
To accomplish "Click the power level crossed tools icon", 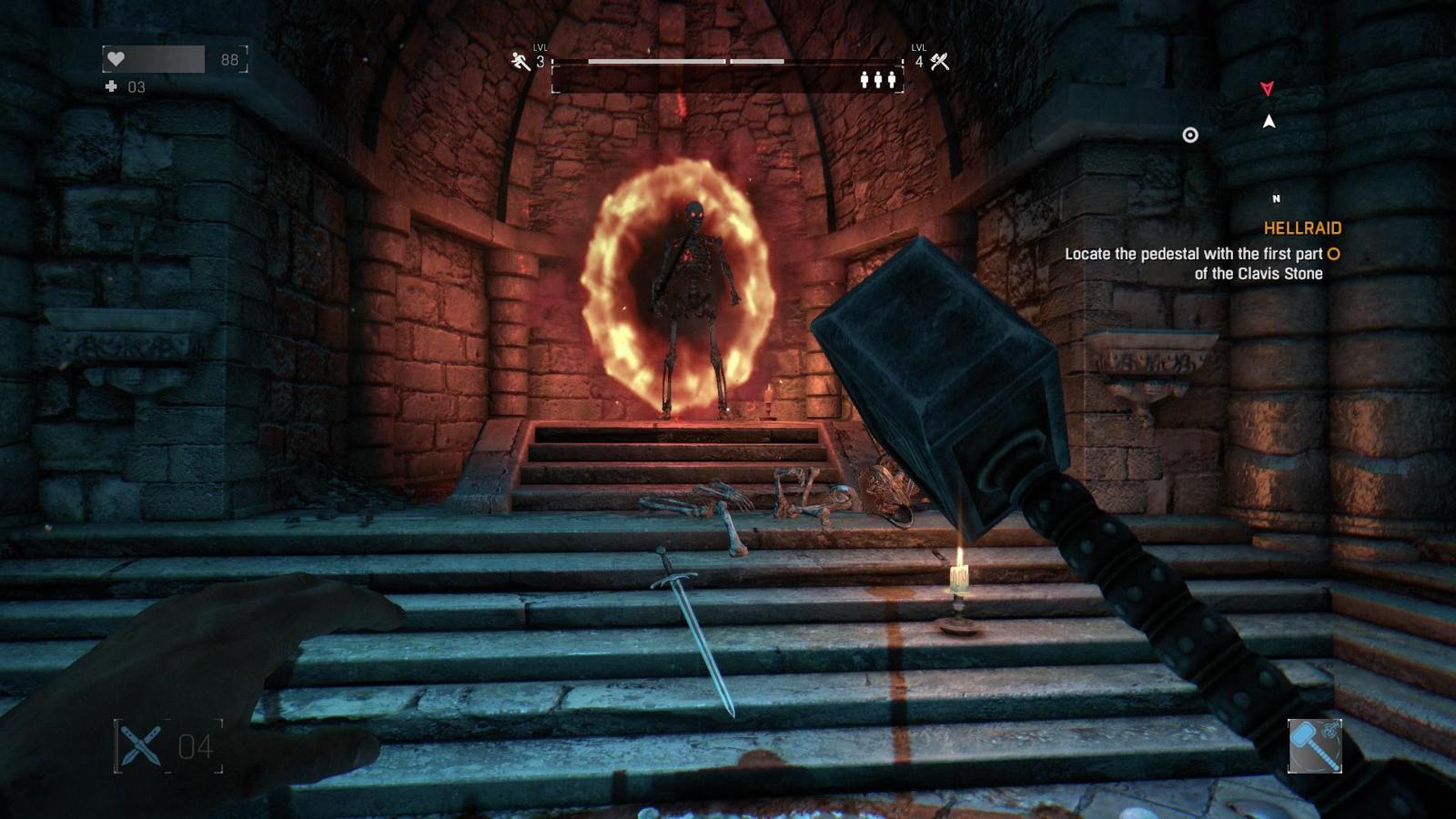I will [940, 62].
